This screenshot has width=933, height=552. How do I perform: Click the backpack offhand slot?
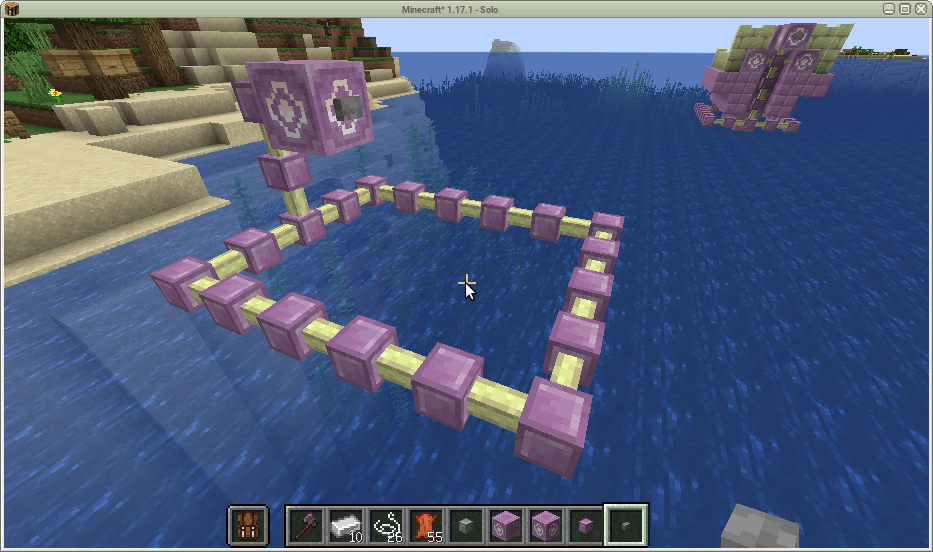coord(248,524)
